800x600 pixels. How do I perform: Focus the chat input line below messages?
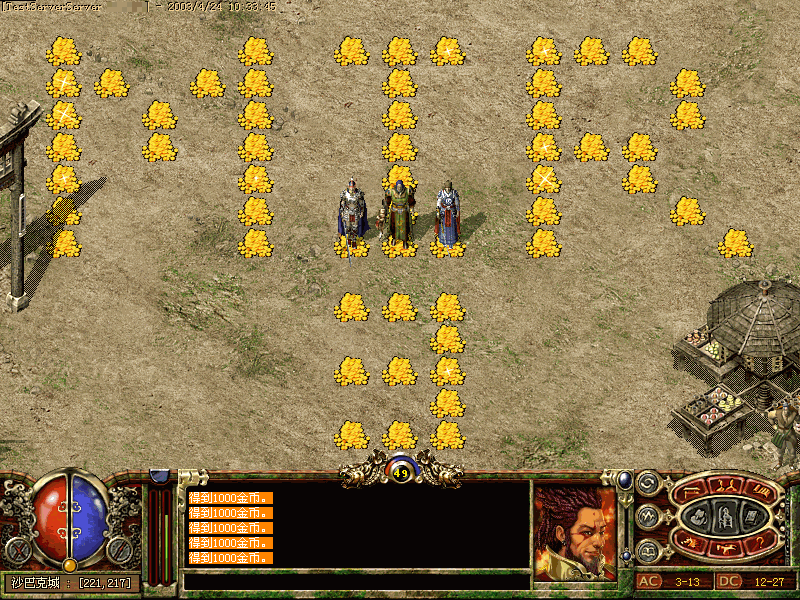355,580
